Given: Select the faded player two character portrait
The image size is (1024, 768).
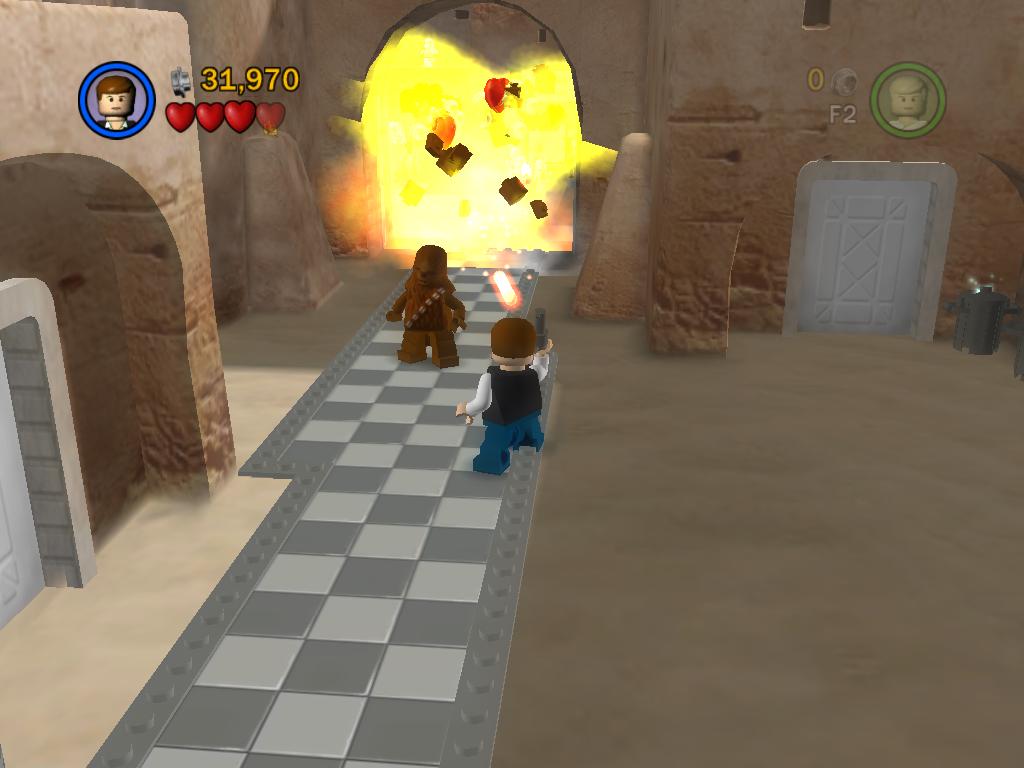Looking at the screenshot, I should [x=907, y=100].
